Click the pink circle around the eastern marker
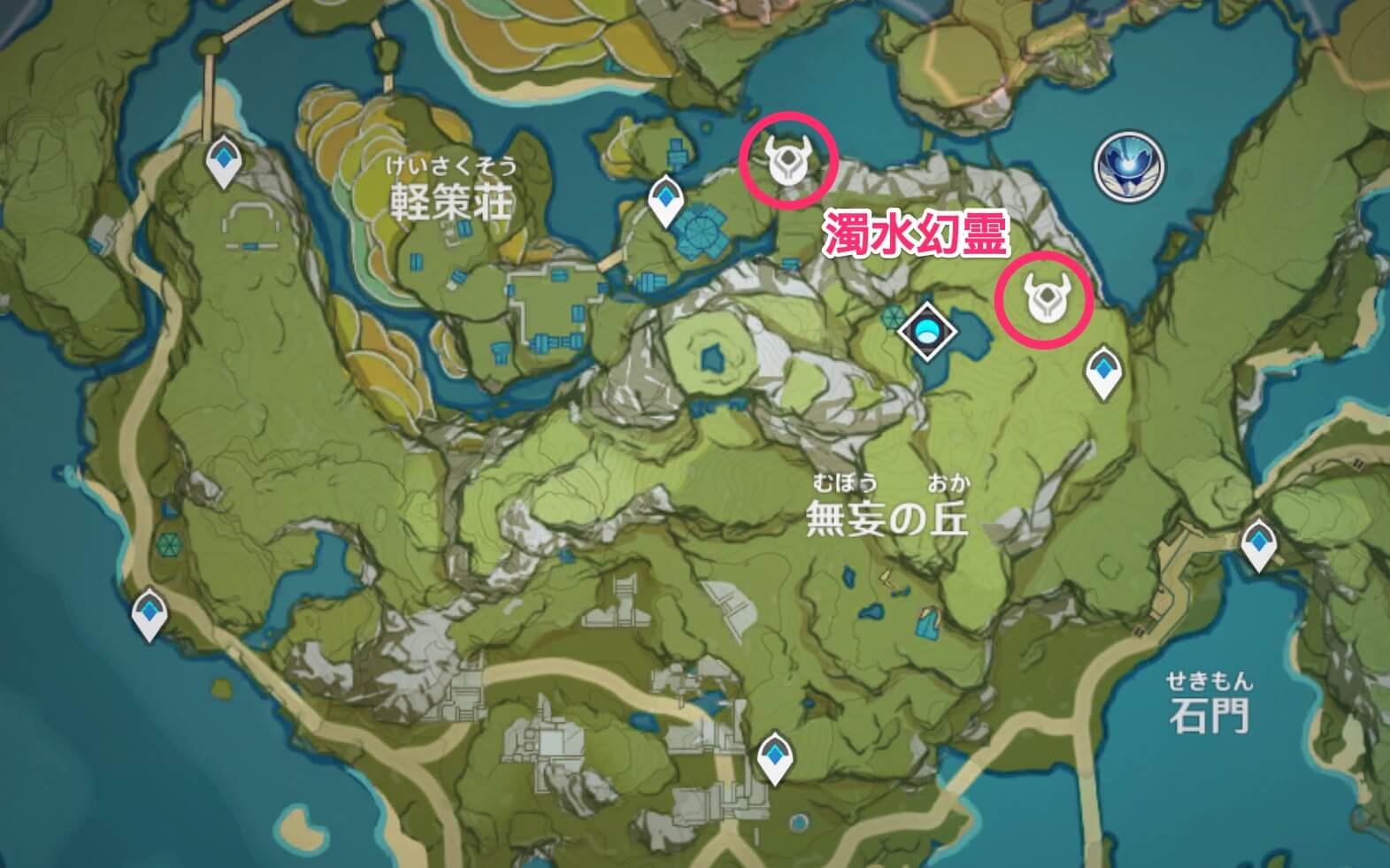 click(1048, 299)
